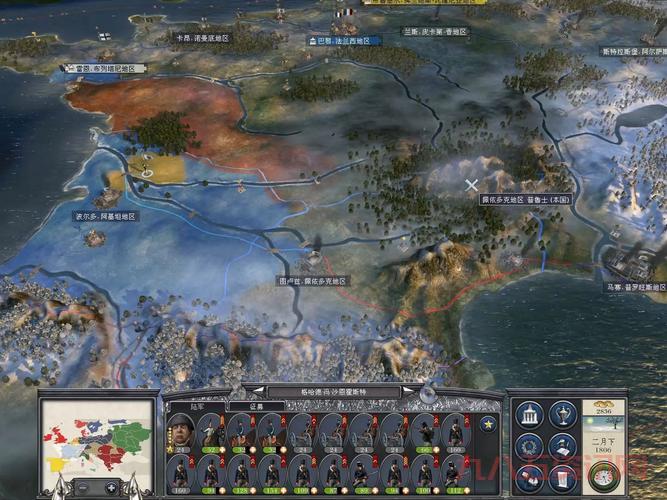667x500 pixels.
Task: Select the 波尔多 阿基坦地区 region label
Action: click(x=105, y=216)
